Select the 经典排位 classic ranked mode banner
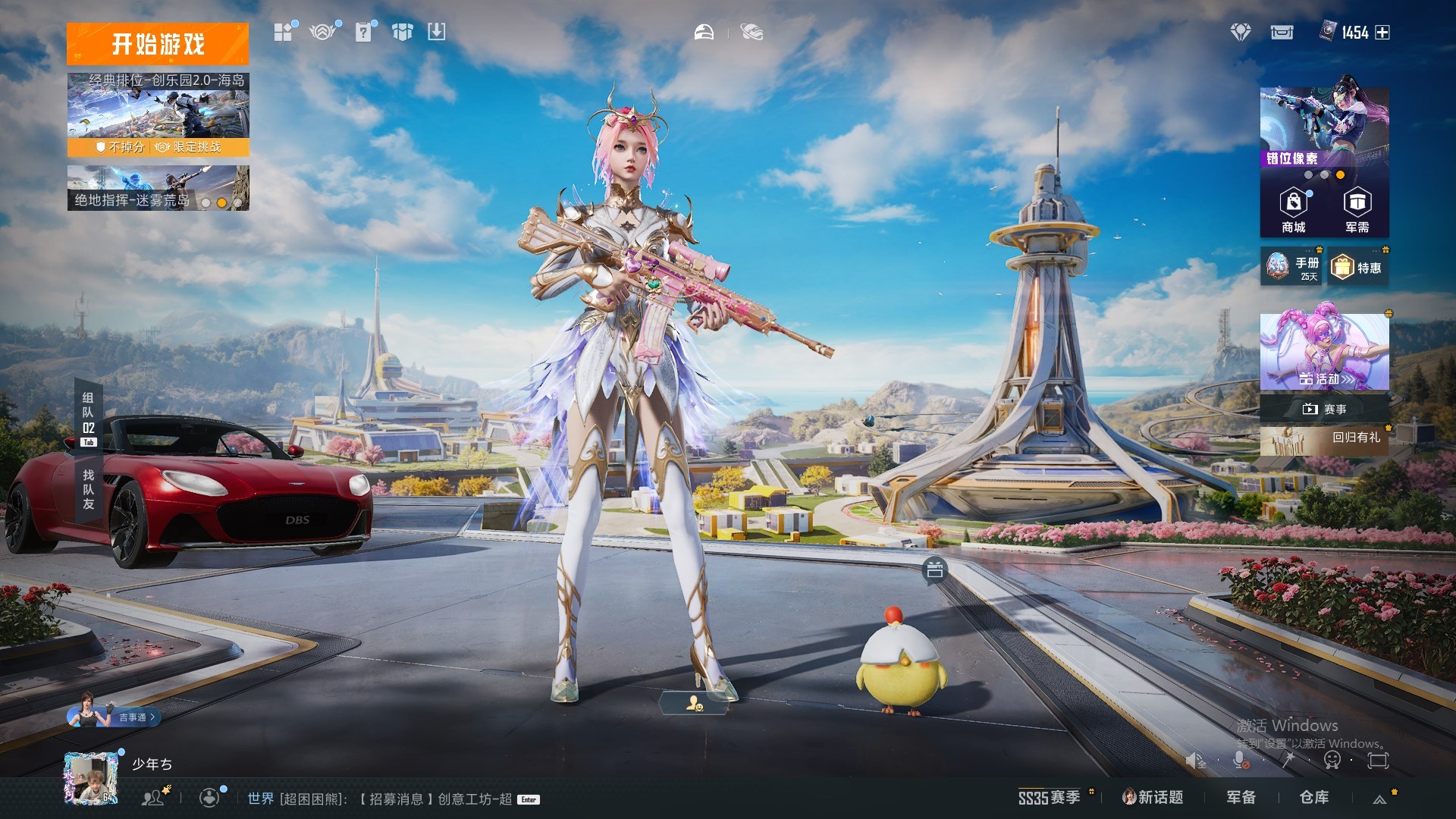 pyautogui.click(x=158, y=114)
